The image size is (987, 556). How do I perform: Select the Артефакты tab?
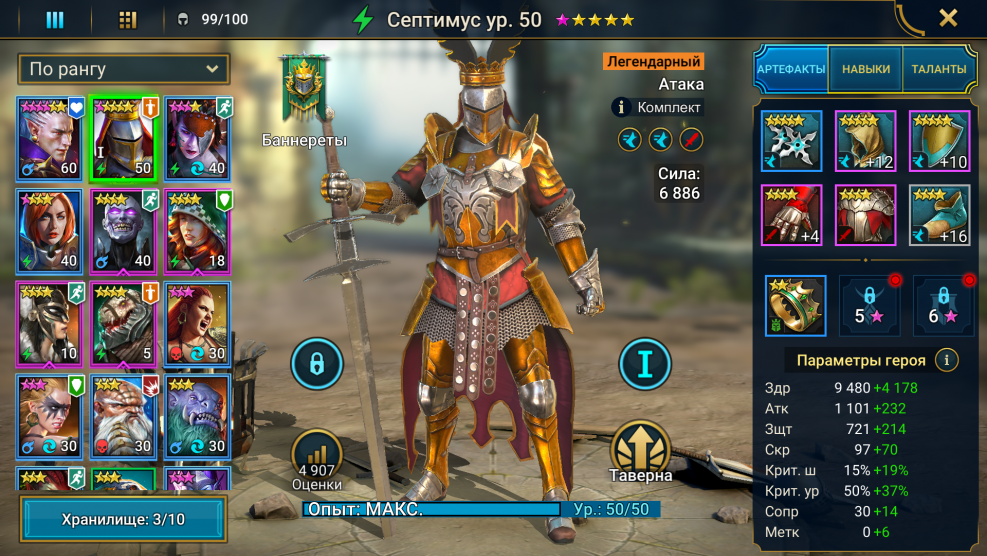click(791, 69)
